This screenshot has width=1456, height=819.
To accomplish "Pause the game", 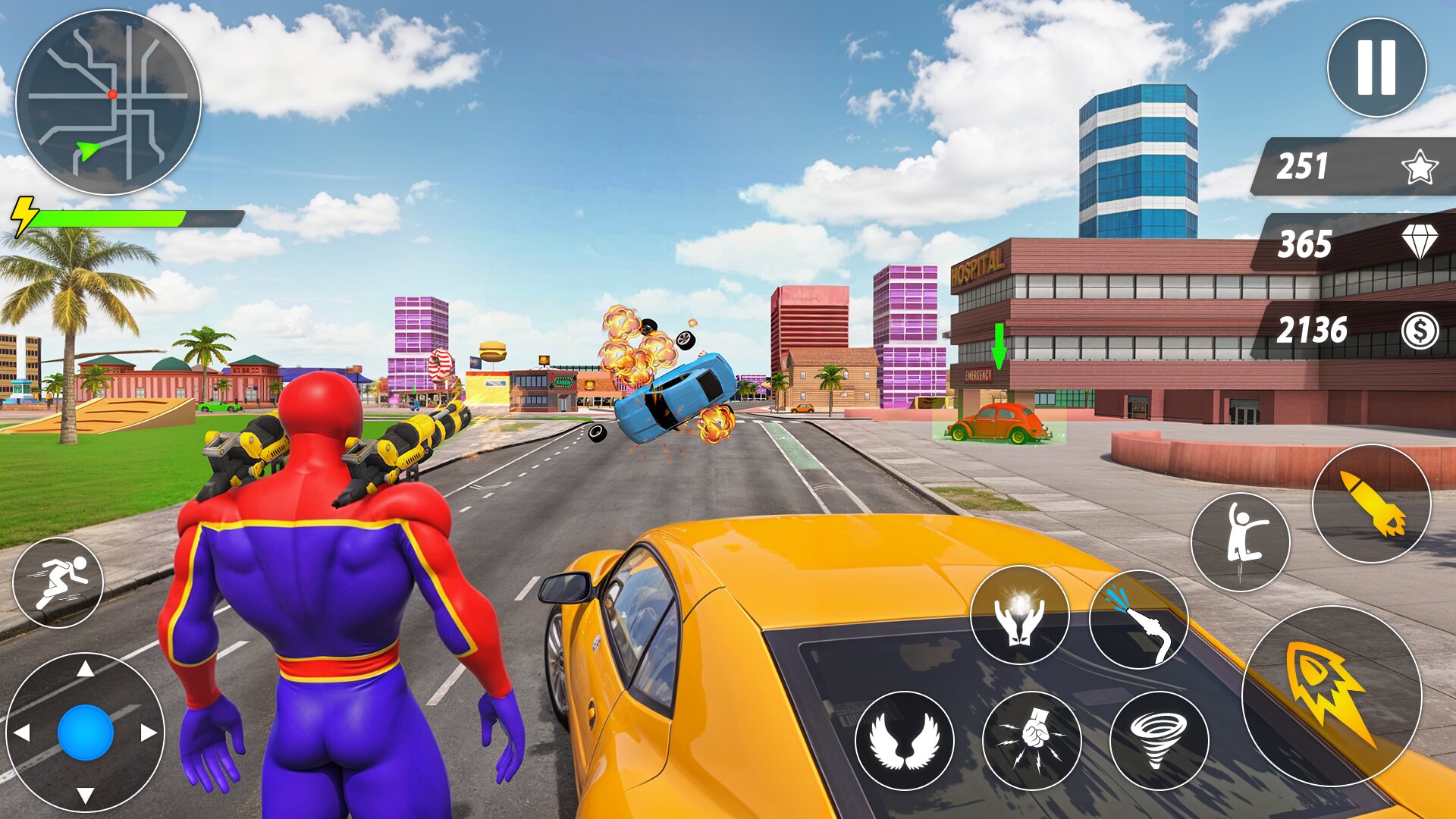I will click(x=1376, y=67).
